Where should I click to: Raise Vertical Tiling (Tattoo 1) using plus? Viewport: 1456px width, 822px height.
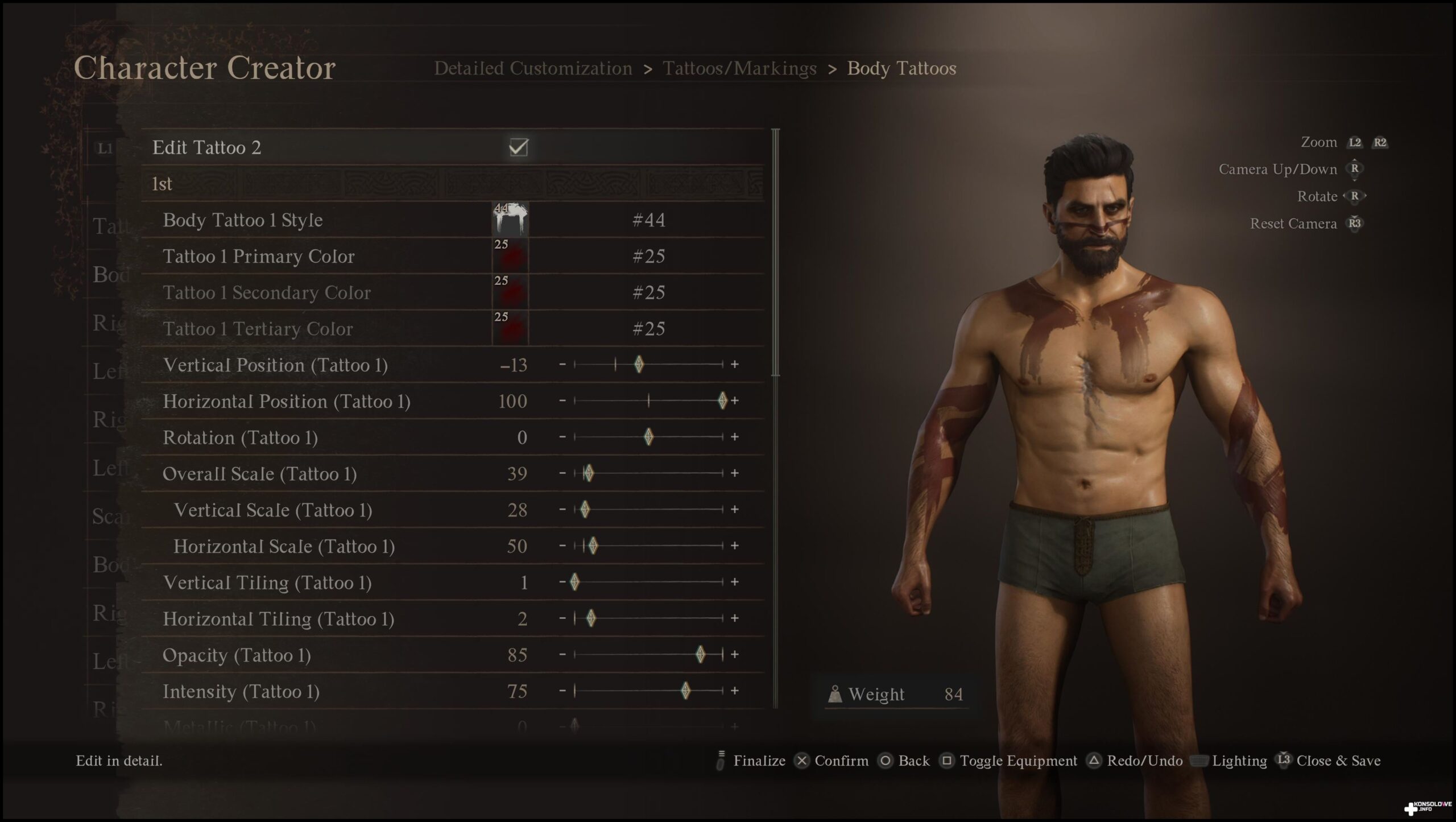click(735, 582)
